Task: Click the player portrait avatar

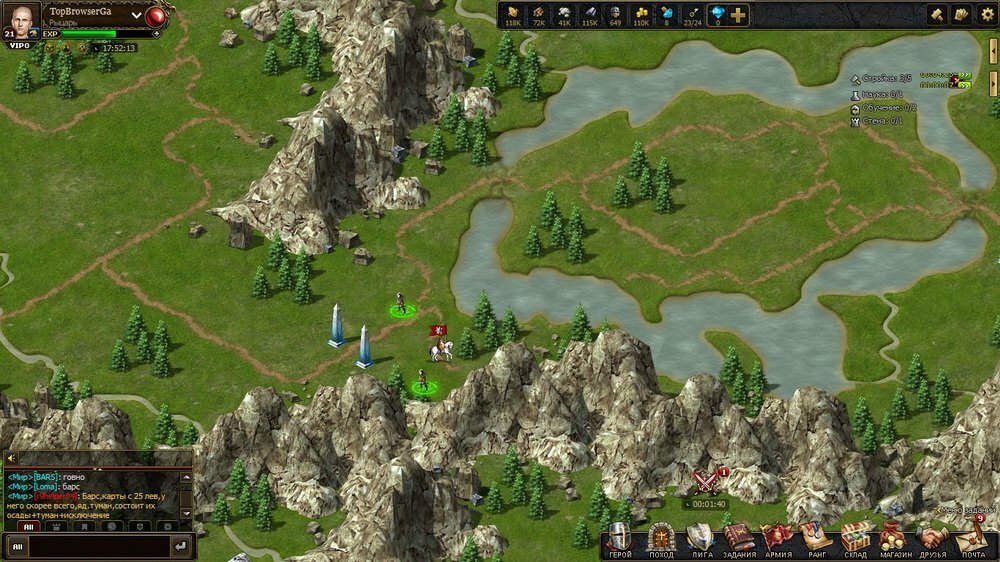Action: point(25,21)
